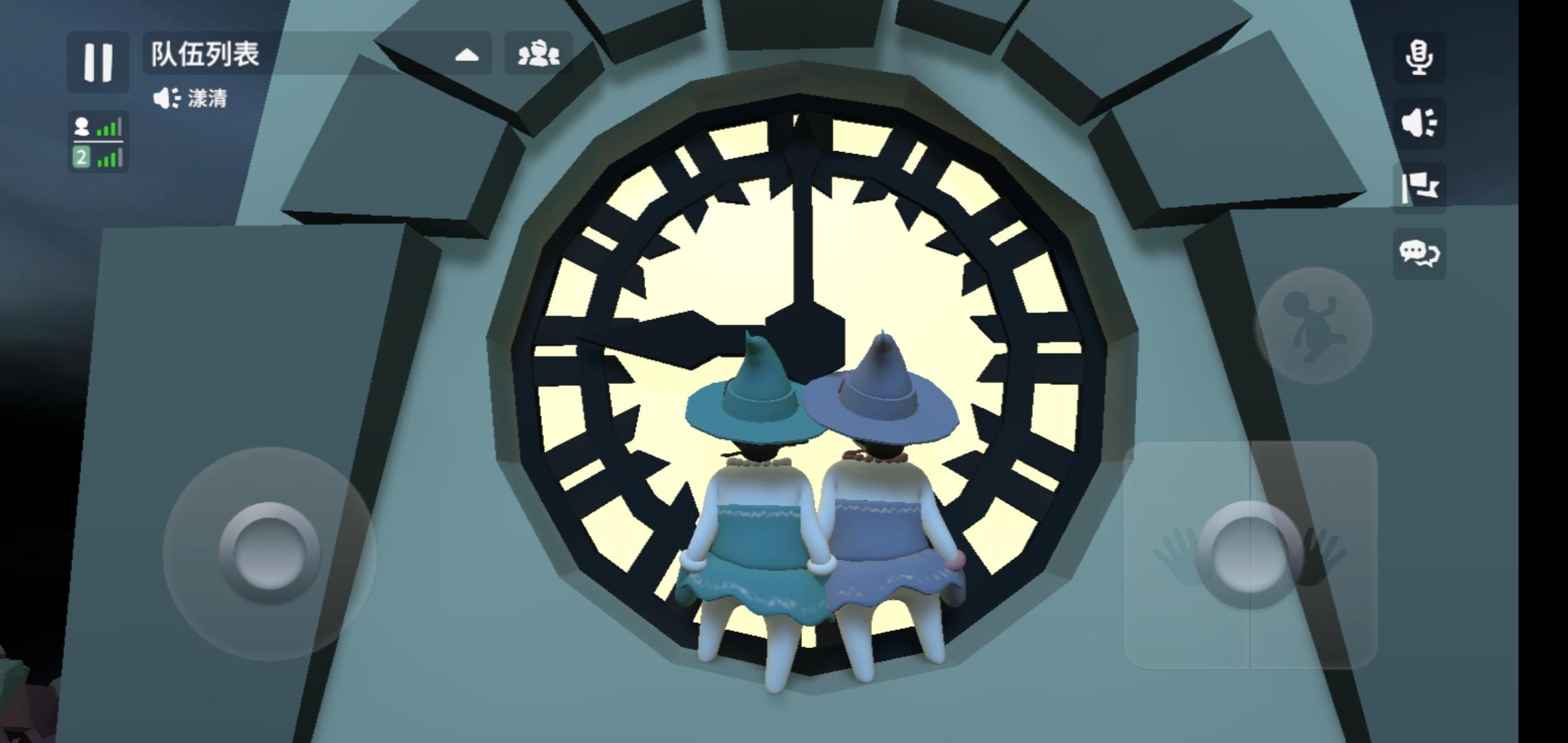Select the loudspeaker audio icon on the right

coord(1419,122)
